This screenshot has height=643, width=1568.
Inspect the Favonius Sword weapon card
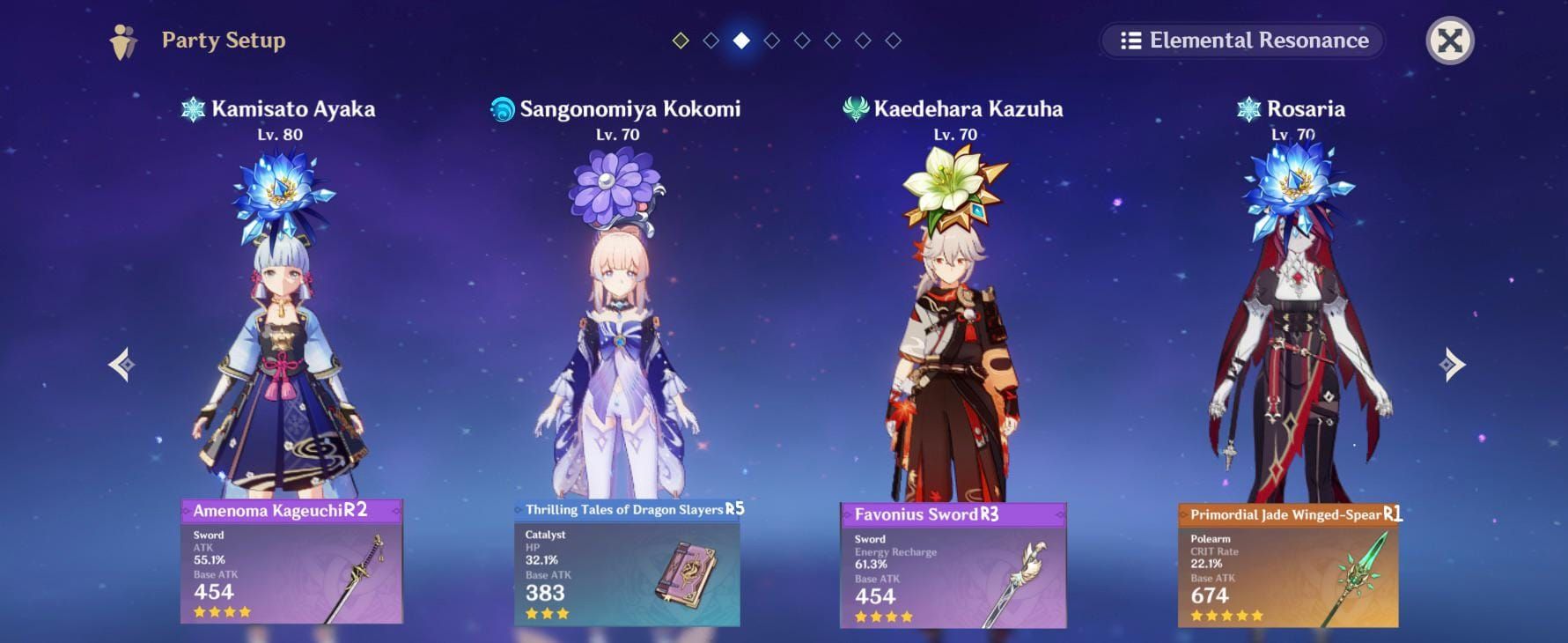tap(953, 565)
